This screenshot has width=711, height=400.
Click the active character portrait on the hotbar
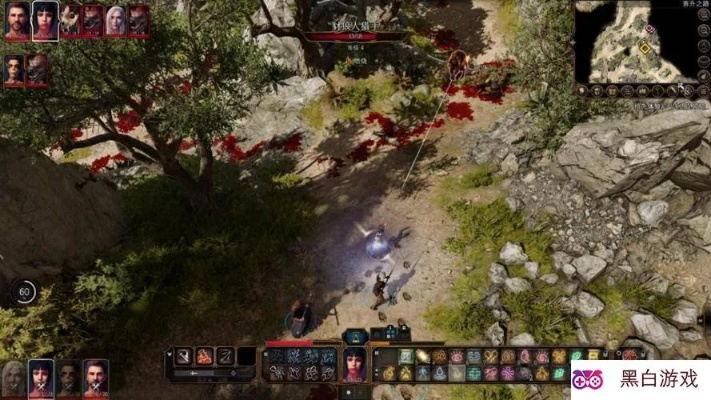click(356, 364)
